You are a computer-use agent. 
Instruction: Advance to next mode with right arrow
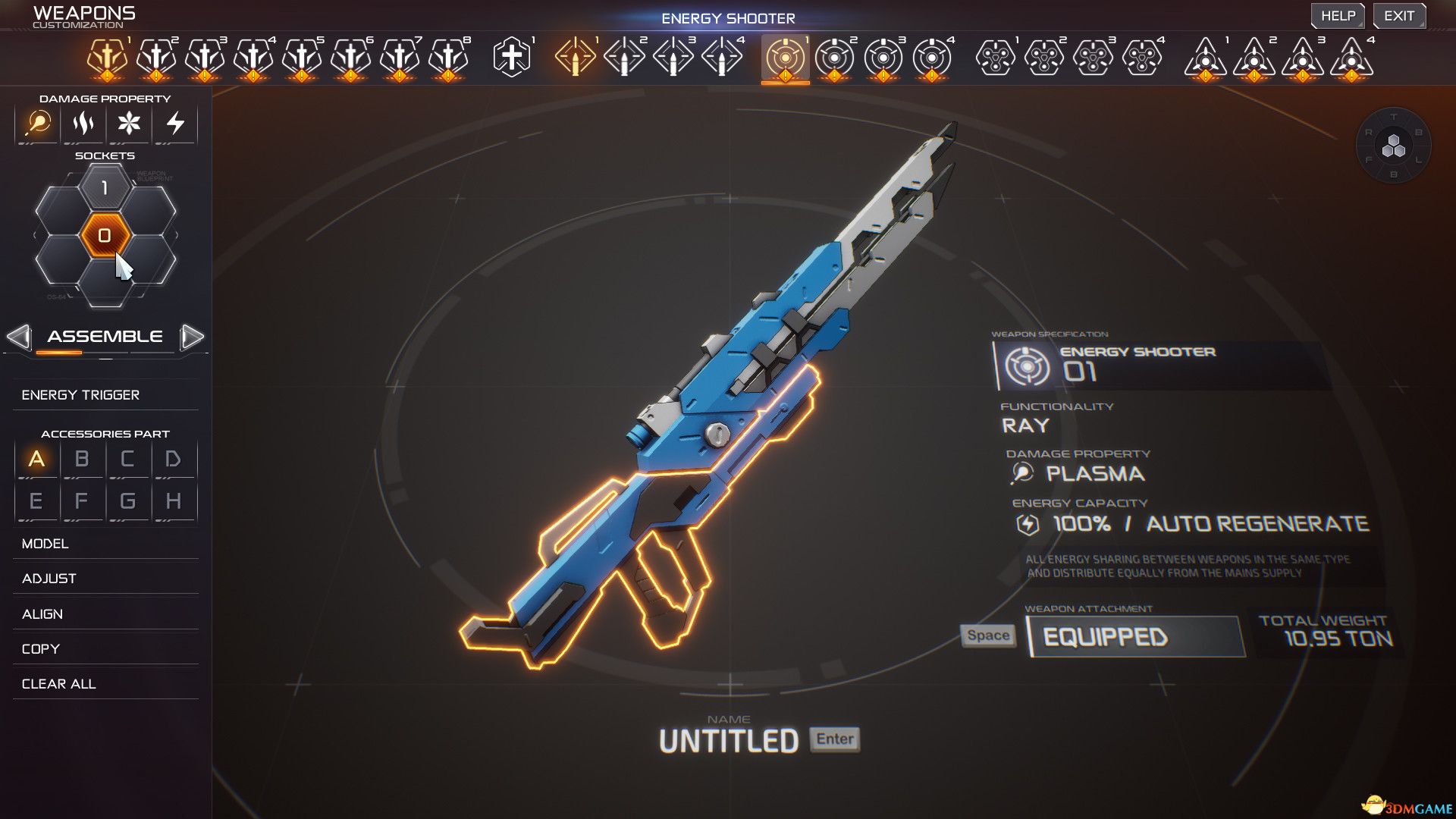pos(193,337)
